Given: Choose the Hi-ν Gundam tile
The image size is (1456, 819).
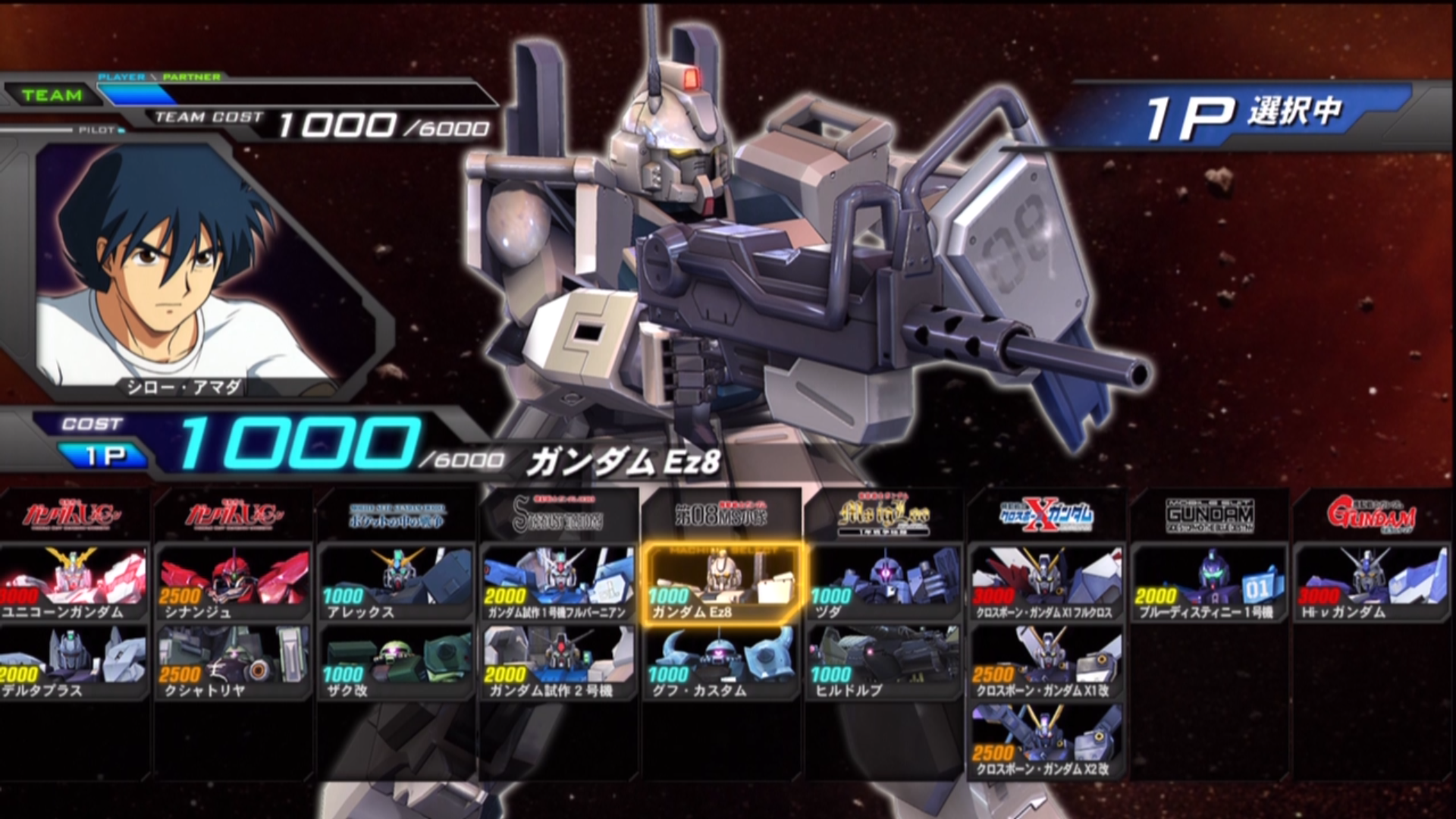Looking at the screenshot, I should click(1373, 582).
